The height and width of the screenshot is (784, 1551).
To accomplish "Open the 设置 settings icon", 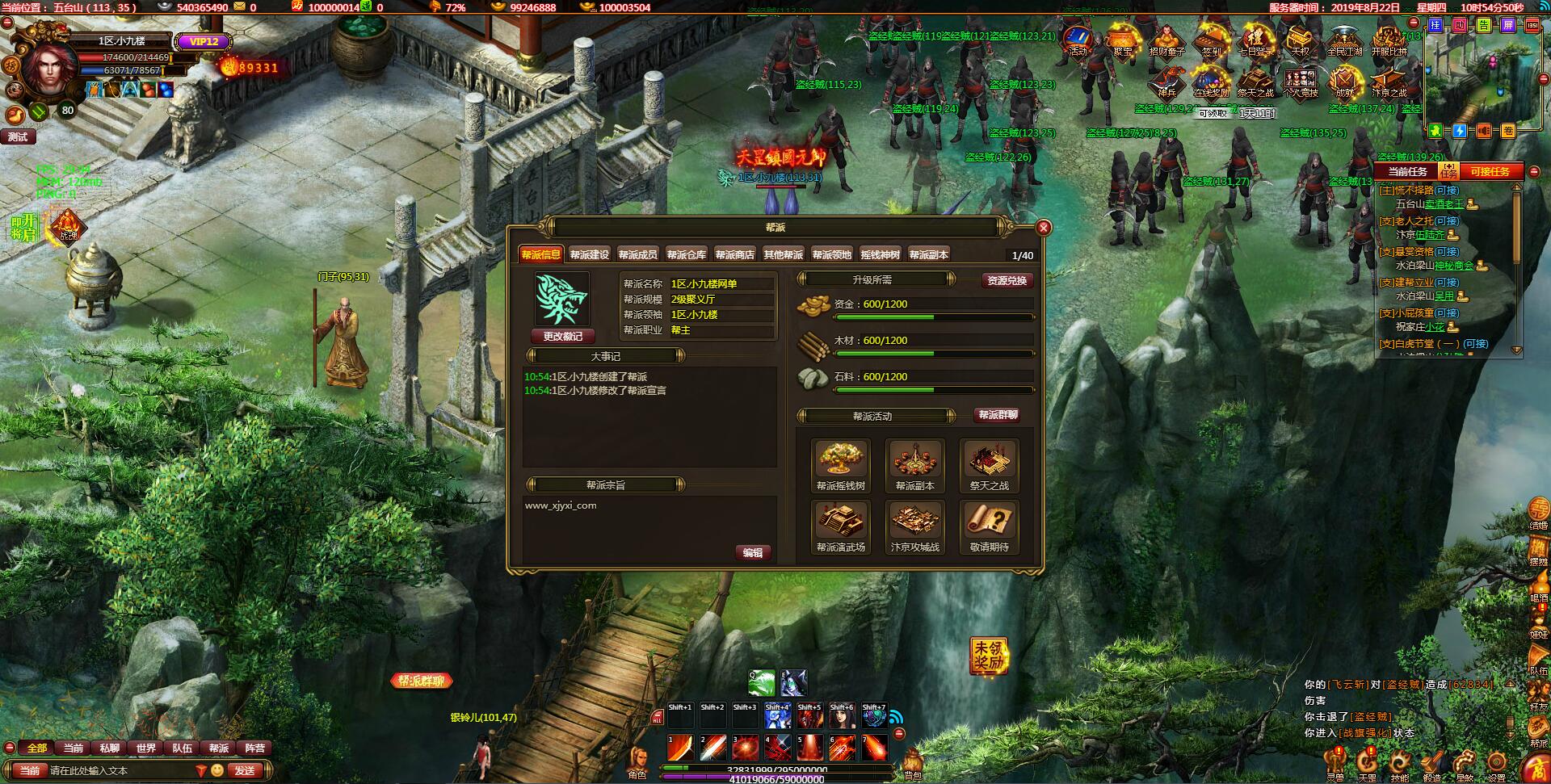I will [1496, 765].
